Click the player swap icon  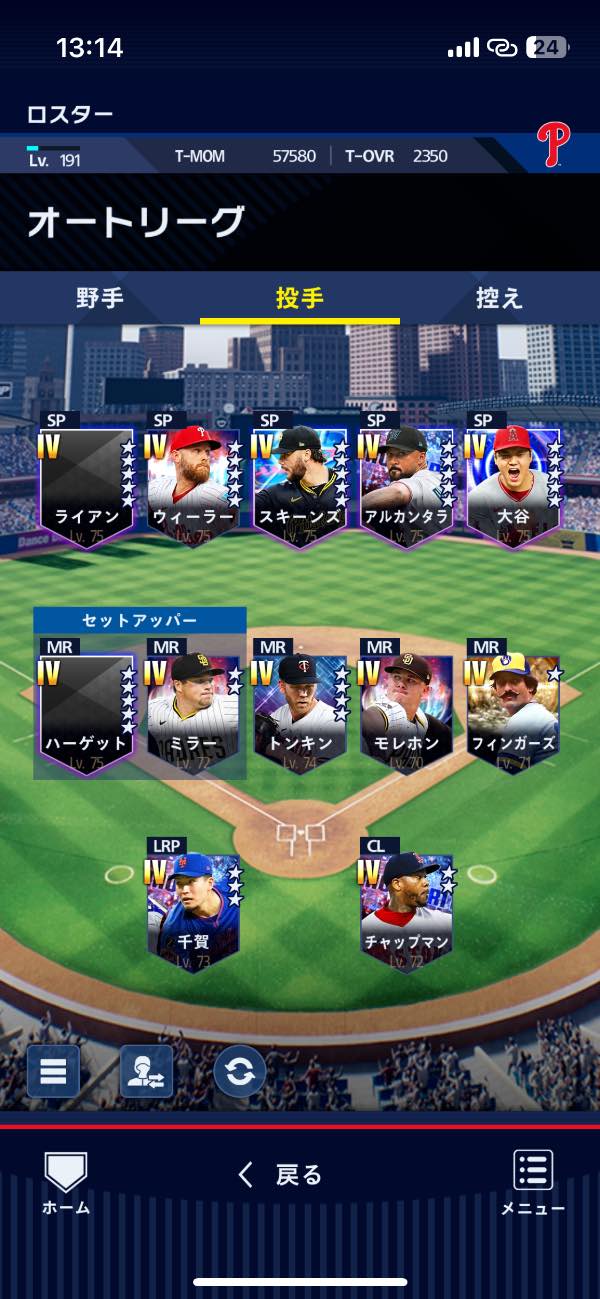point(146,1071)
